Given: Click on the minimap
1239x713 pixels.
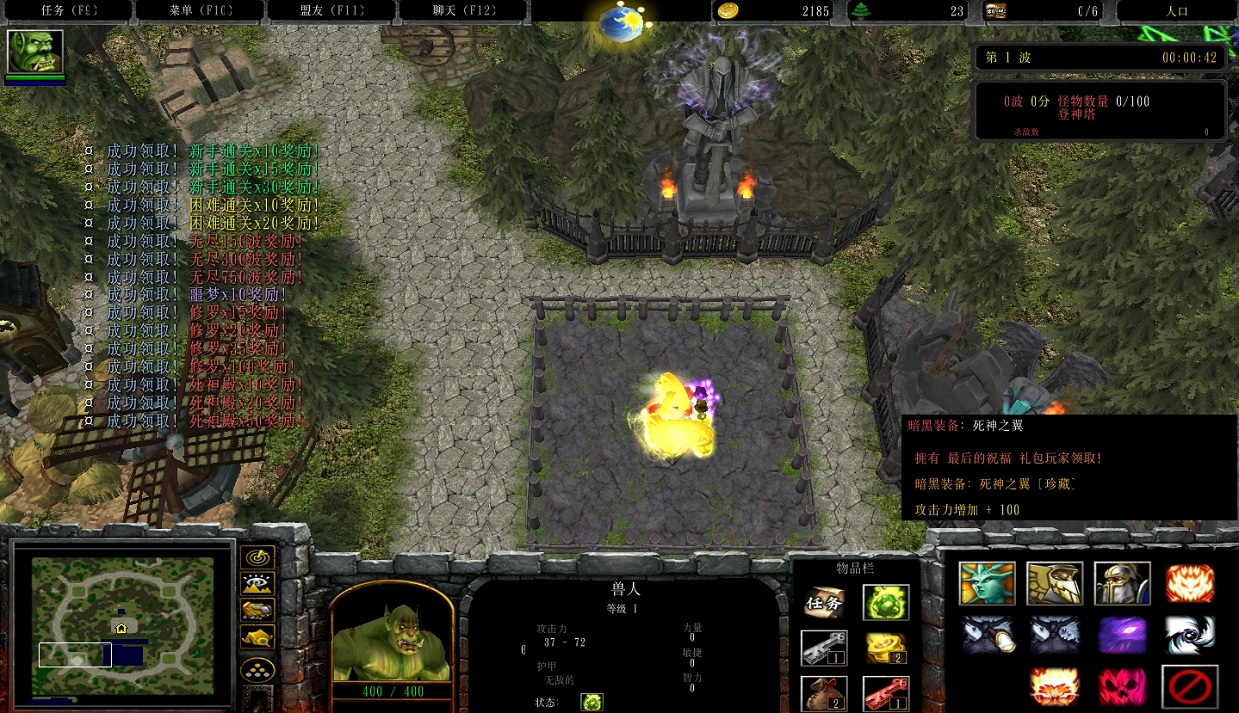Looking at the screenshot, I should [122, 622].
